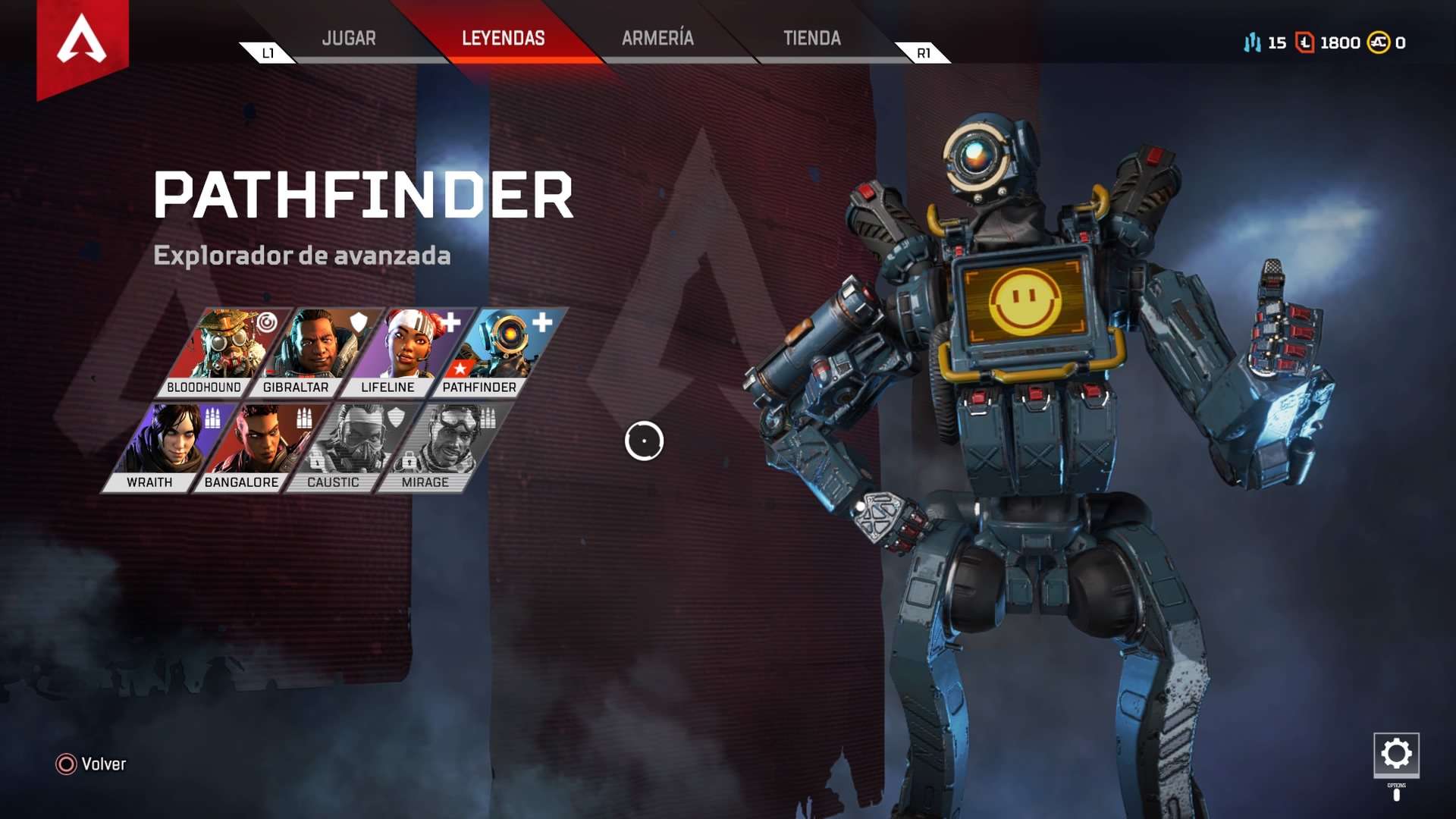The image size is (1456, 819).
Task: Open the Leyendas tab
Action: point(503,38)
